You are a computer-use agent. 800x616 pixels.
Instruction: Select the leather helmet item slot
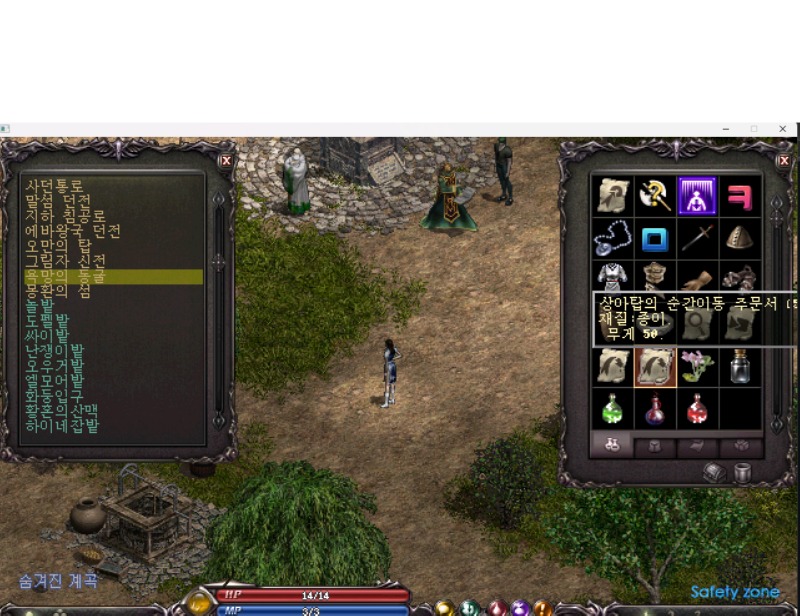click(x=740, y=238)
